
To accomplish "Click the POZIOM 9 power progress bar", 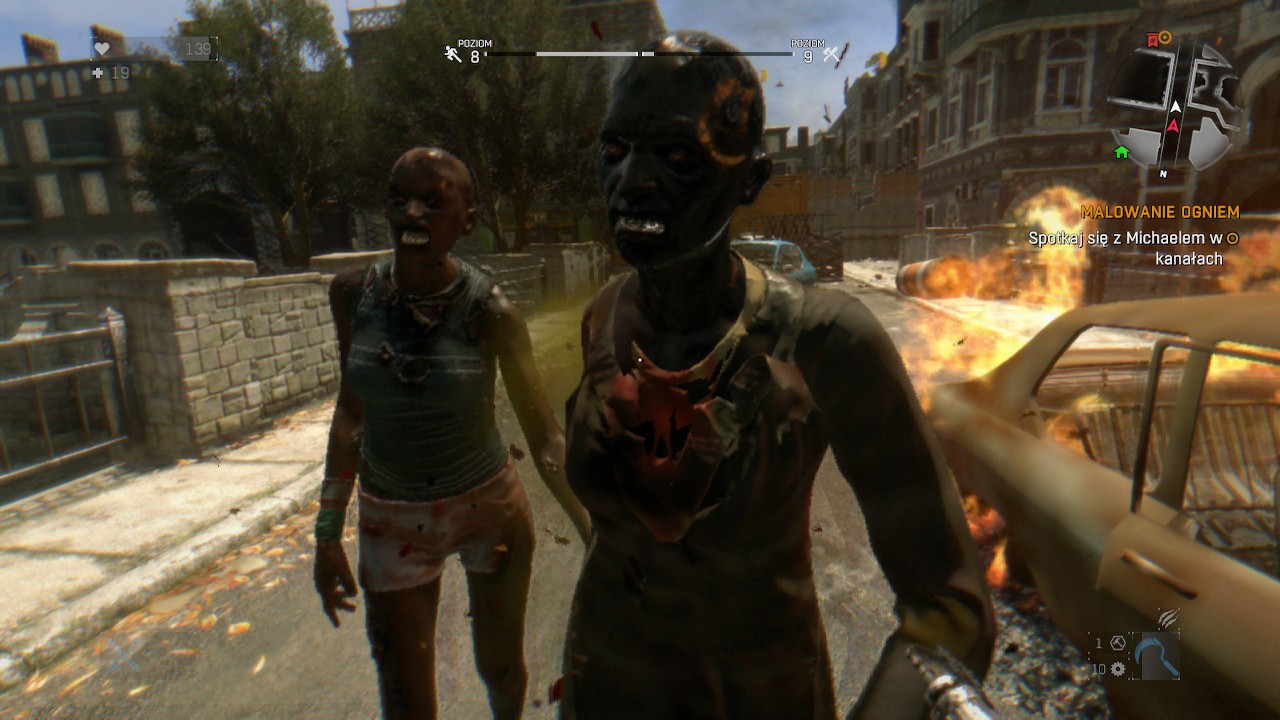I will tap(716, 54).
